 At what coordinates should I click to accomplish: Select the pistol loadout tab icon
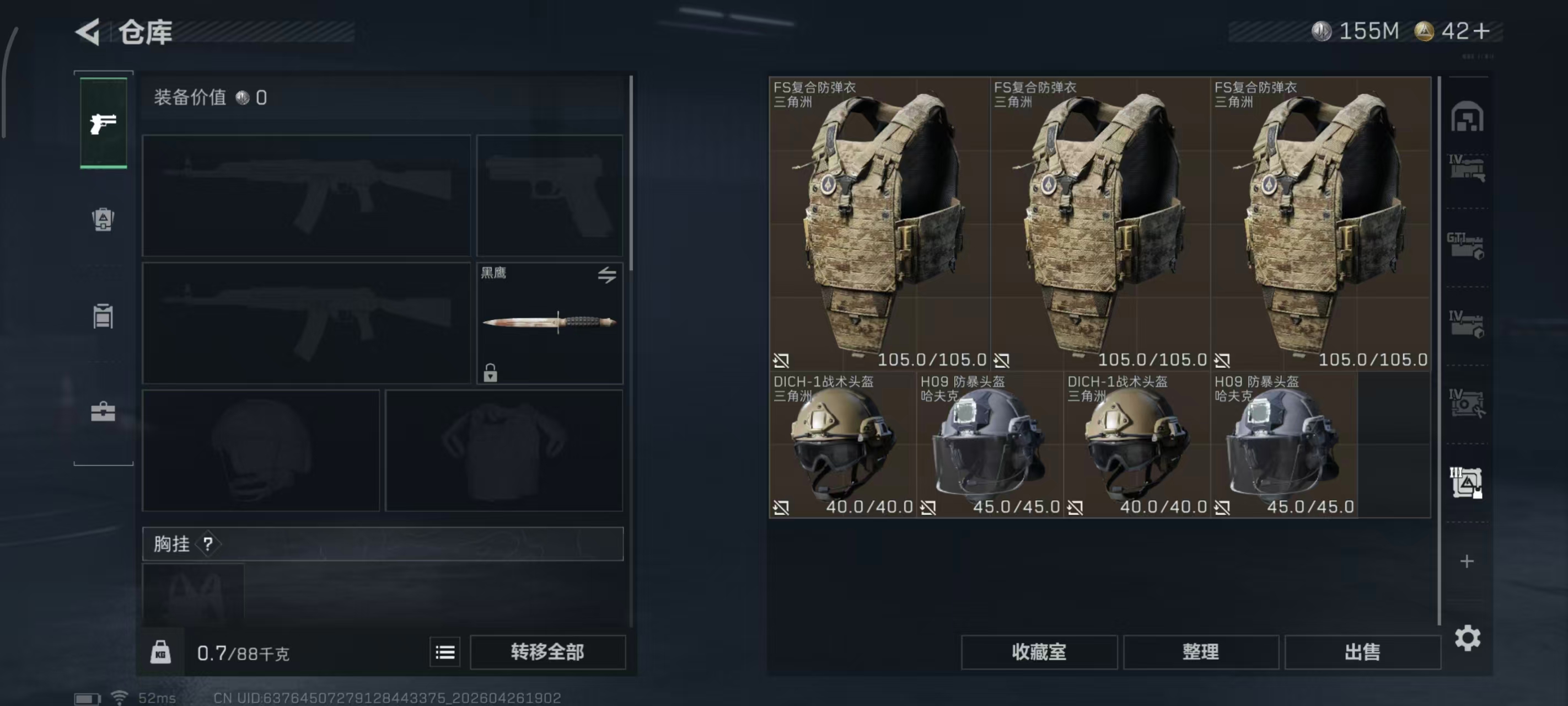[104, 122]
